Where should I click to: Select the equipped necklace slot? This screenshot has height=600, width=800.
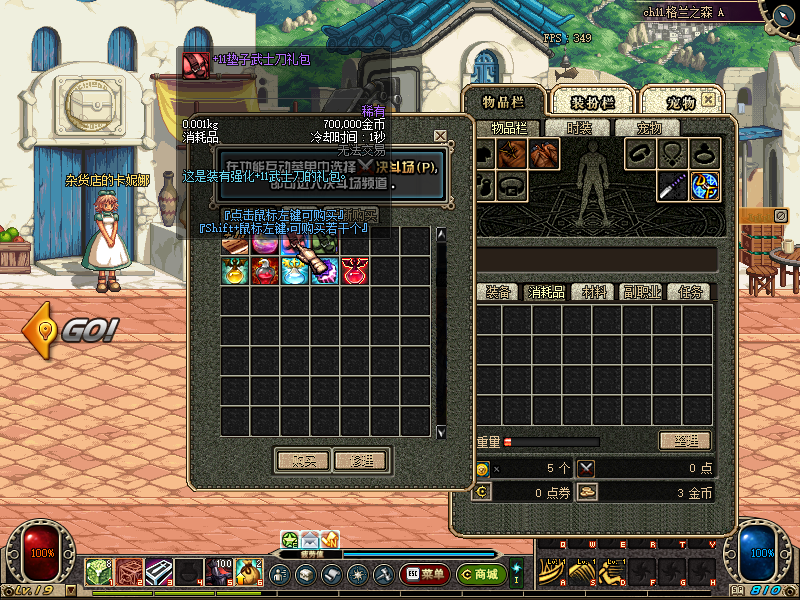672,153
